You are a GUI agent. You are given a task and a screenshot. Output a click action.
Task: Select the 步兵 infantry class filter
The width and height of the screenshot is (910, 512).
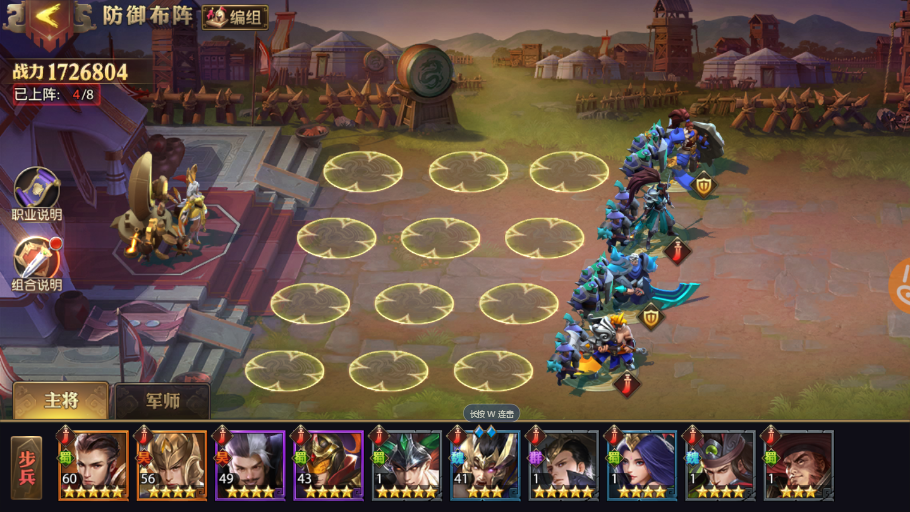(x=27, y=467)
